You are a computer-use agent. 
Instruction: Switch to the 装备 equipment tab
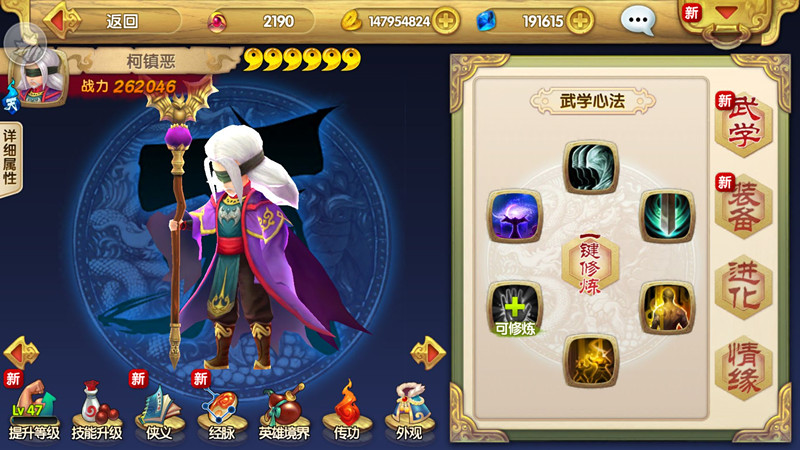[x=743, y=205]
